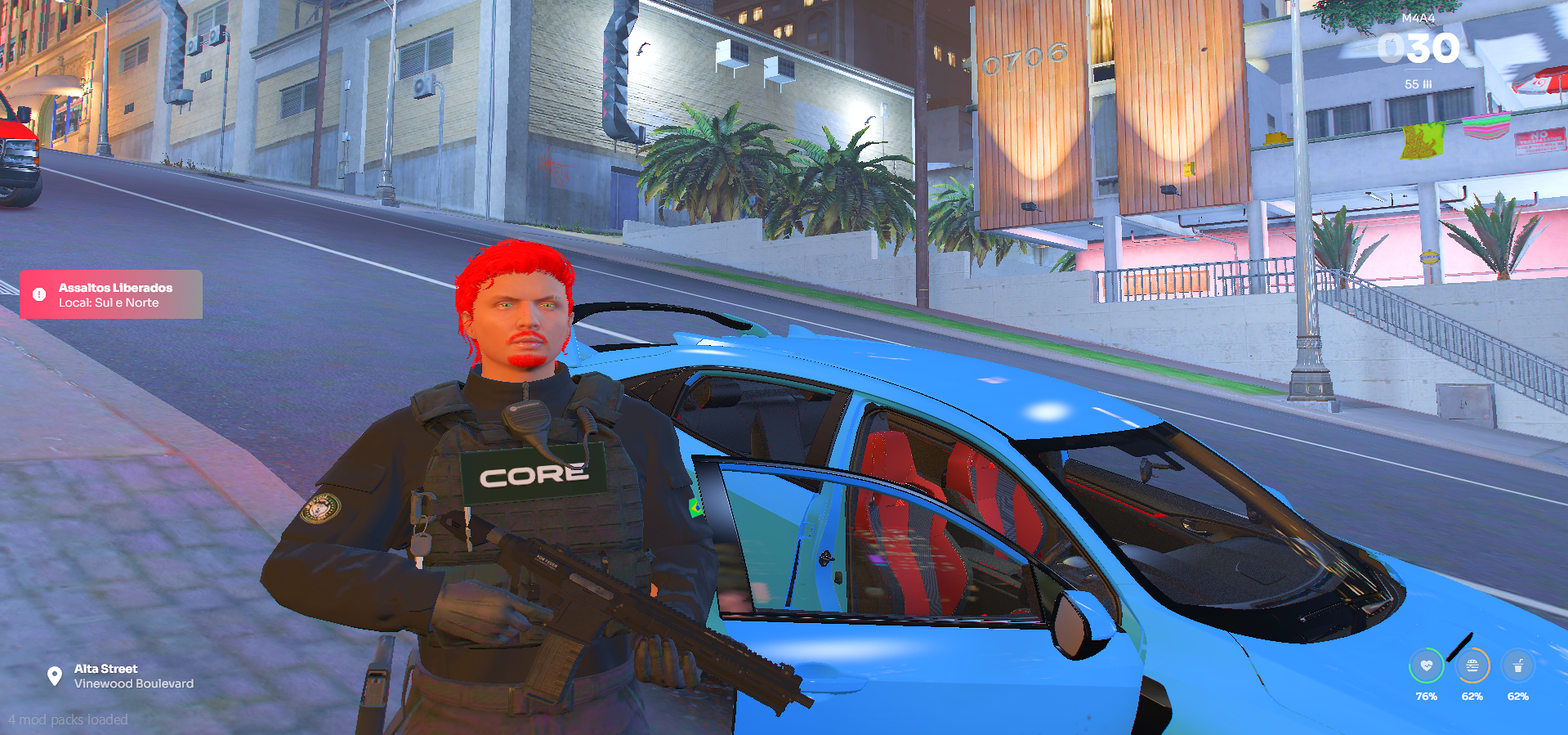Select the heart health status icon
This screenshot has height=735, width=1568.
[1426, 666]
